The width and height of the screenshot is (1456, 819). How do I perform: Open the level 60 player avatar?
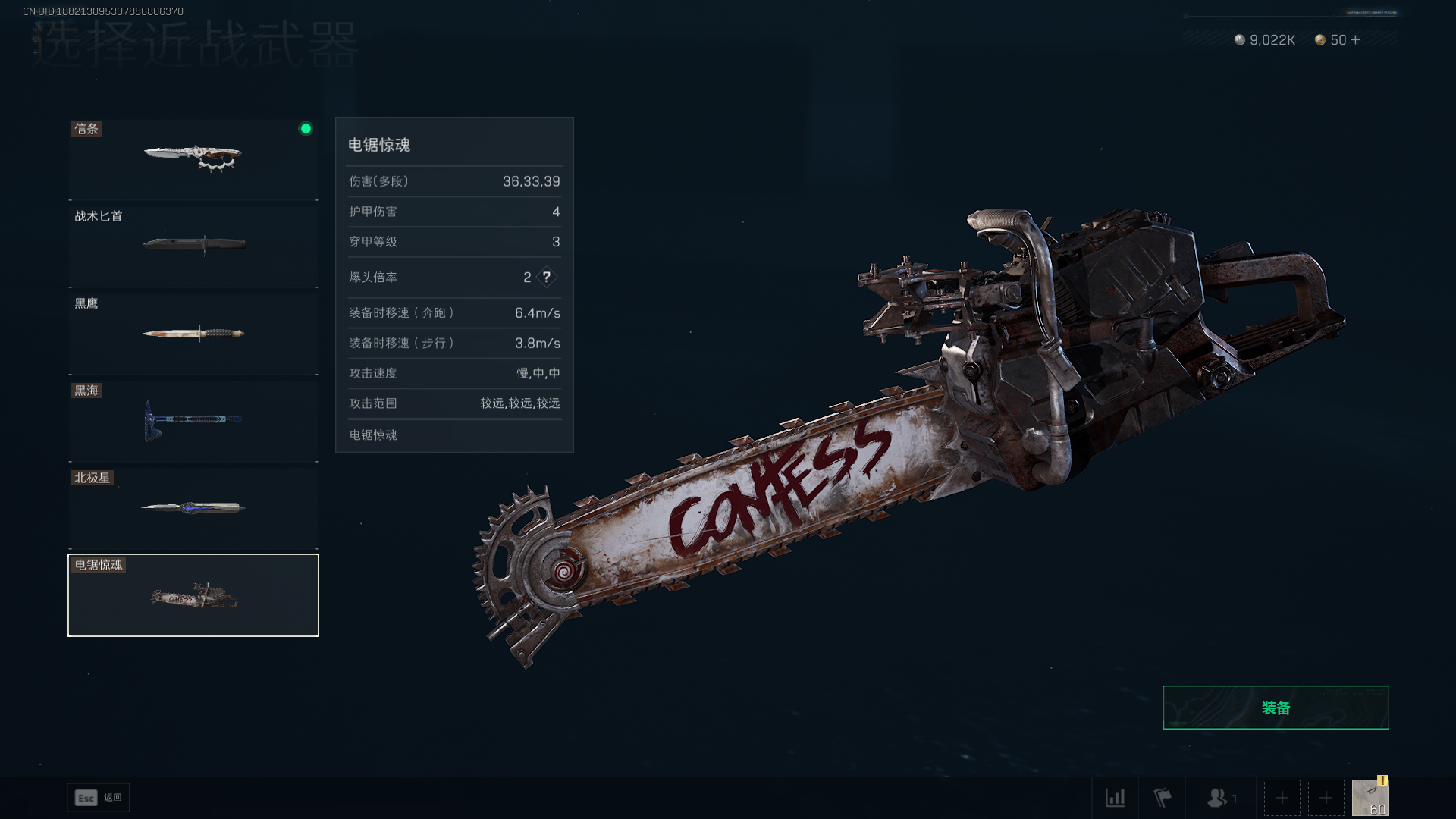pos(1370,798)
